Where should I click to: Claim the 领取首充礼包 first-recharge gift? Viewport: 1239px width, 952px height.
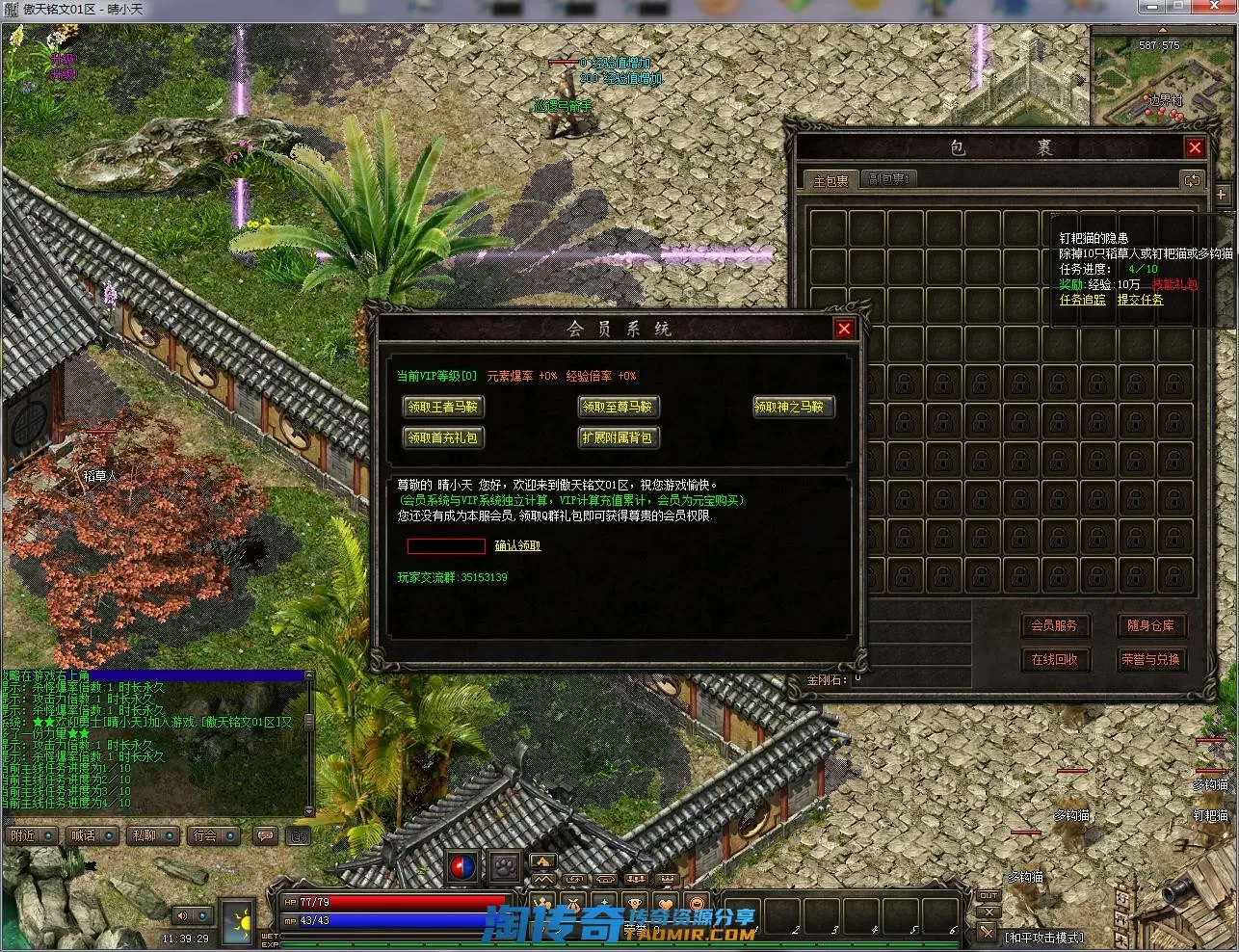click(x=442, y=437)
